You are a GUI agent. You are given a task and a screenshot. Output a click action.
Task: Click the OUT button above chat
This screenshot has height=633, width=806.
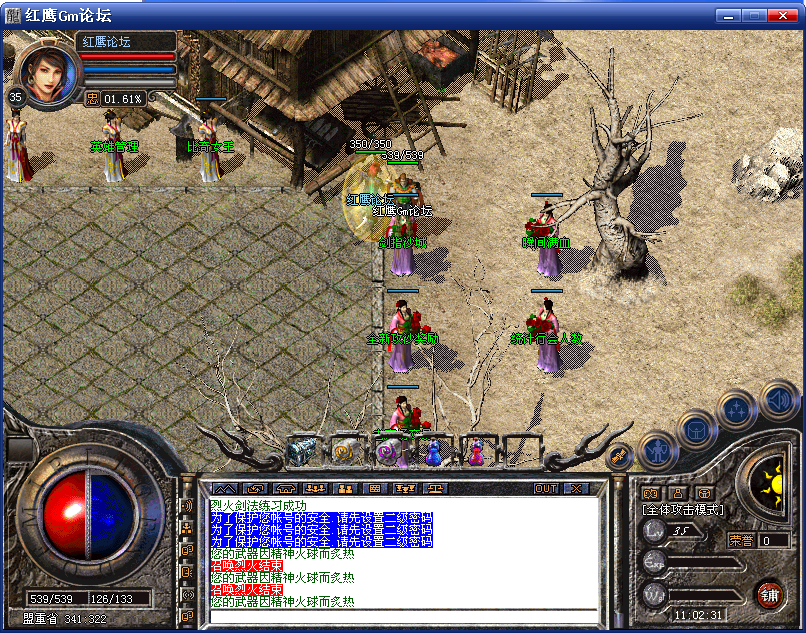(x=546, y=488)
